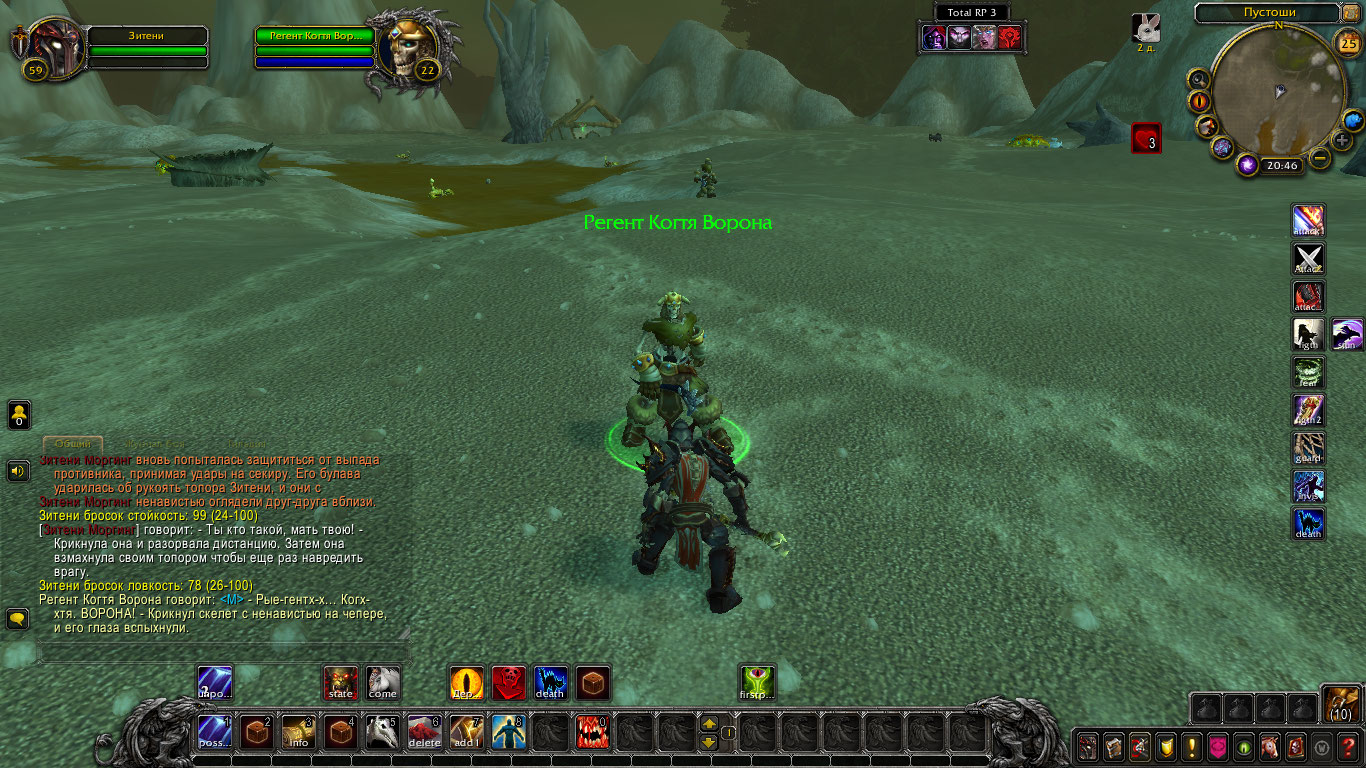Click the 'guard' ability on side bar
Image resolution: width=1366 pixels, height=768 pixels.
click(x=1308, y=447)
